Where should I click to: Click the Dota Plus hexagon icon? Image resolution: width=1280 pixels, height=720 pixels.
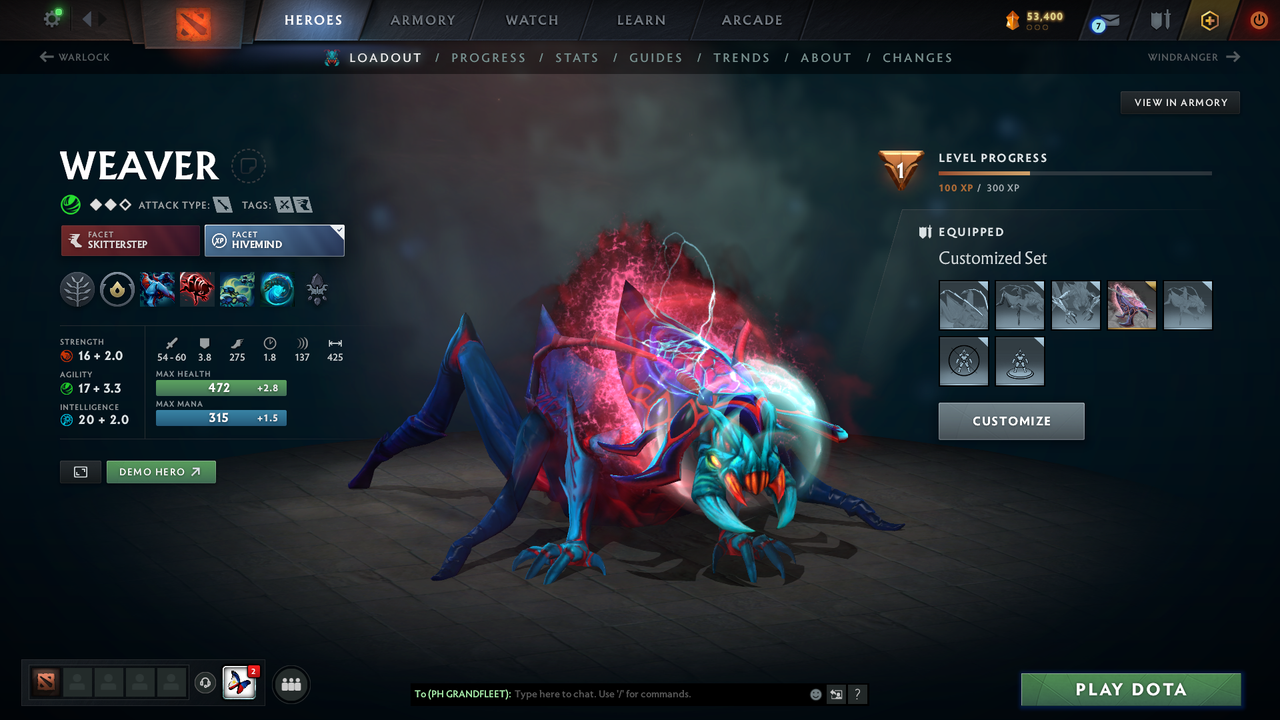tap(1209, 20)
